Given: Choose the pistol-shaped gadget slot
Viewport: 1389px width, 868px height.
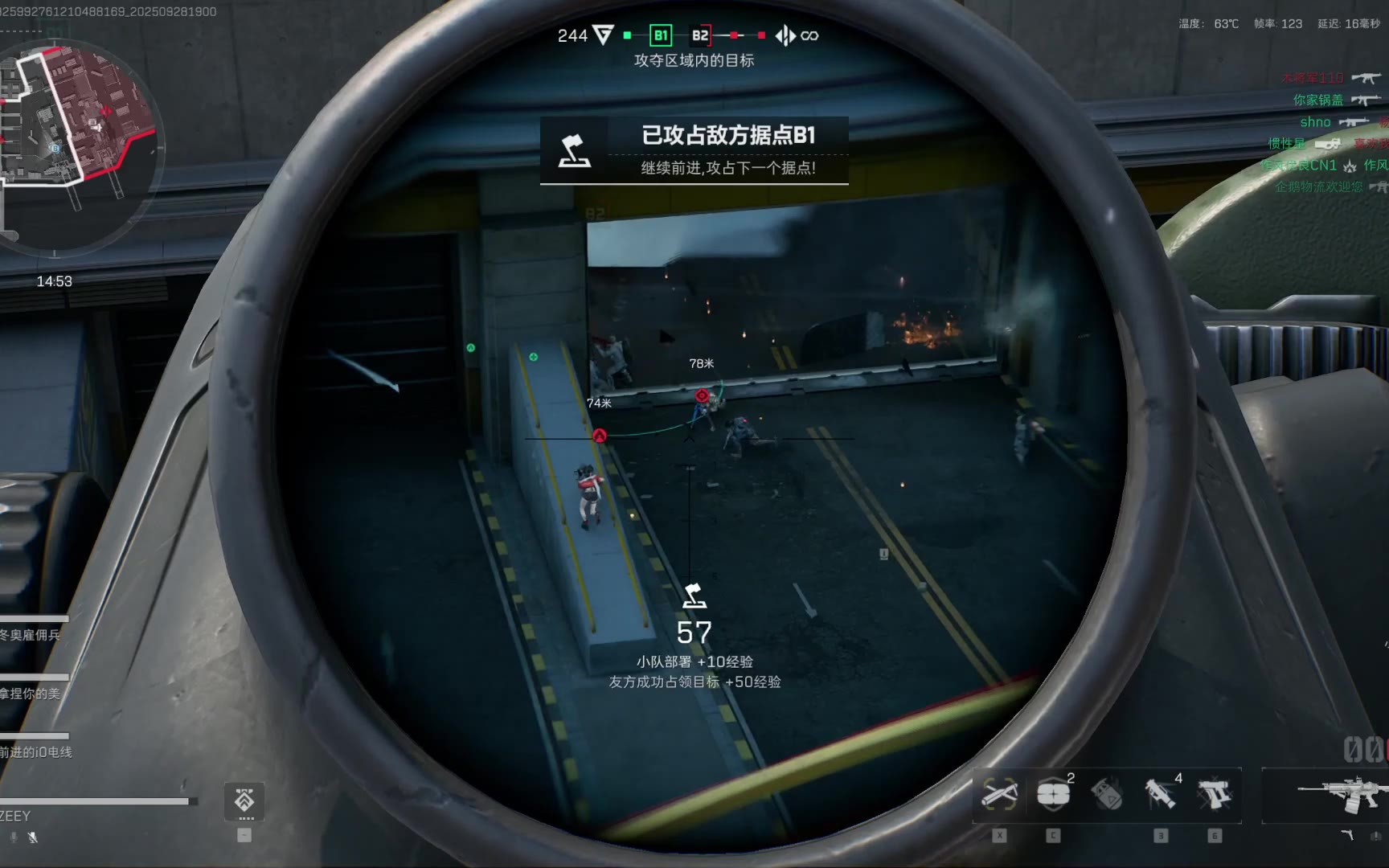Looking at the screenshot, I should pyautogui.click(x=1214, y=795).
